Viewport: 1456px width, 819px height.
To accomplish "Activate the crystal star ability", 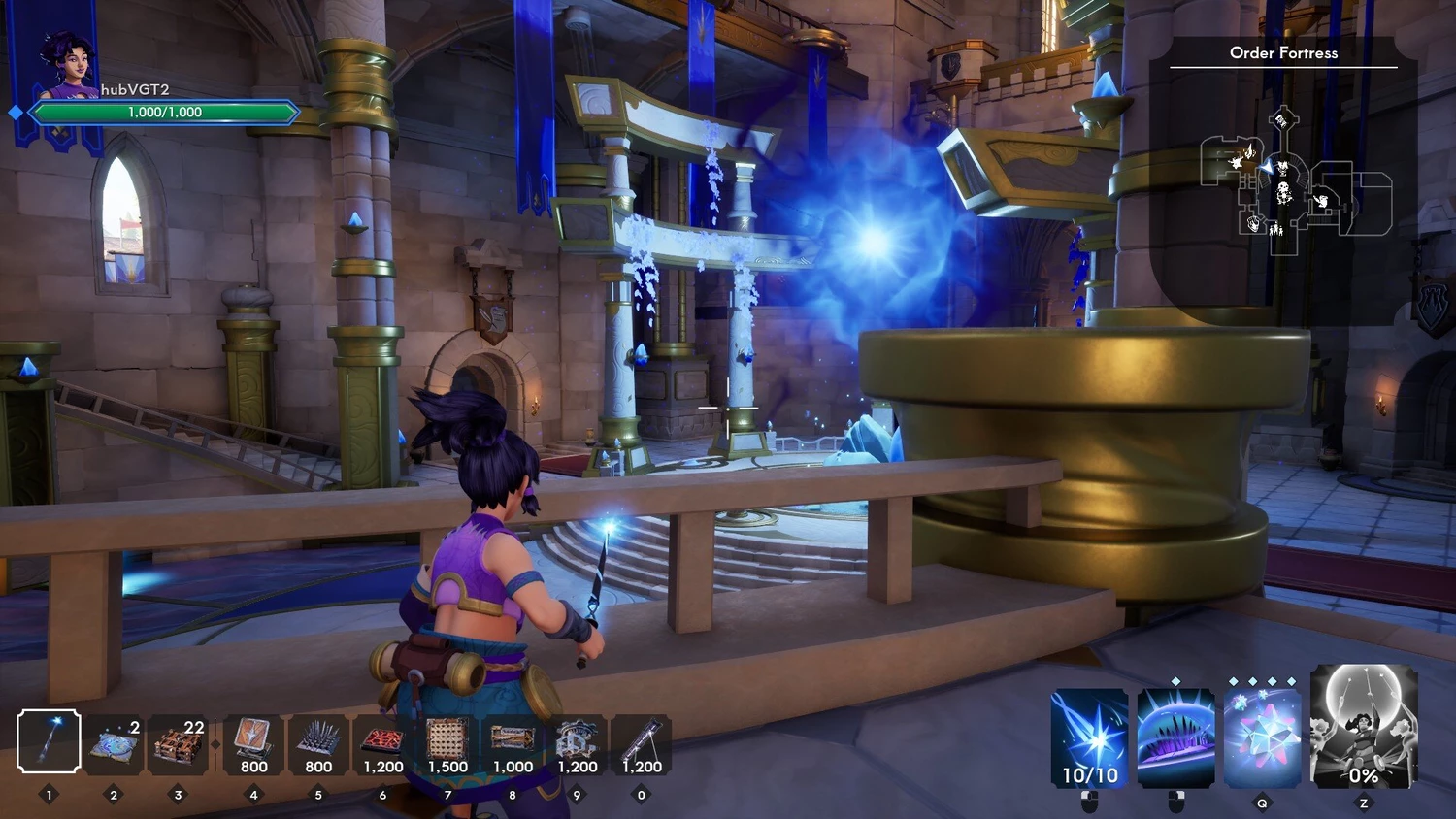I will (x=1262, y=738).
